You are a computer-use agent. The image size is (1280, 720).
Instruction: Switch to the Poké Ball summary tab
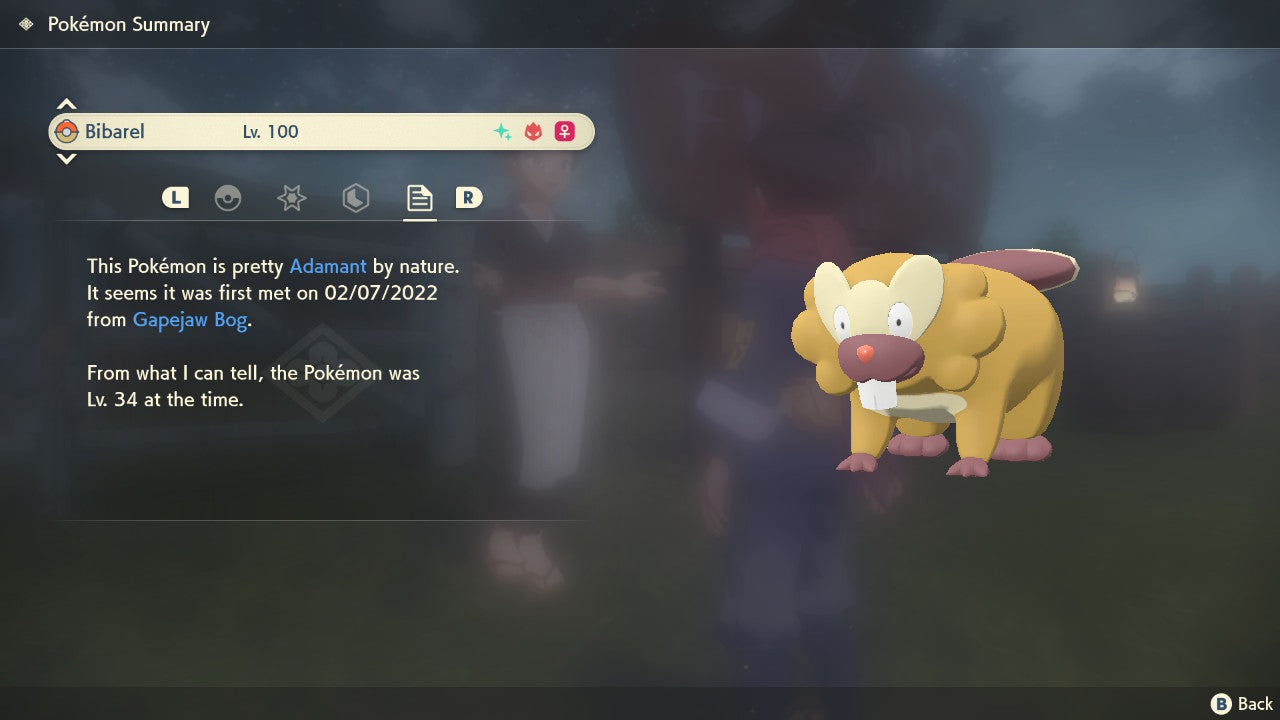[228, 198]
